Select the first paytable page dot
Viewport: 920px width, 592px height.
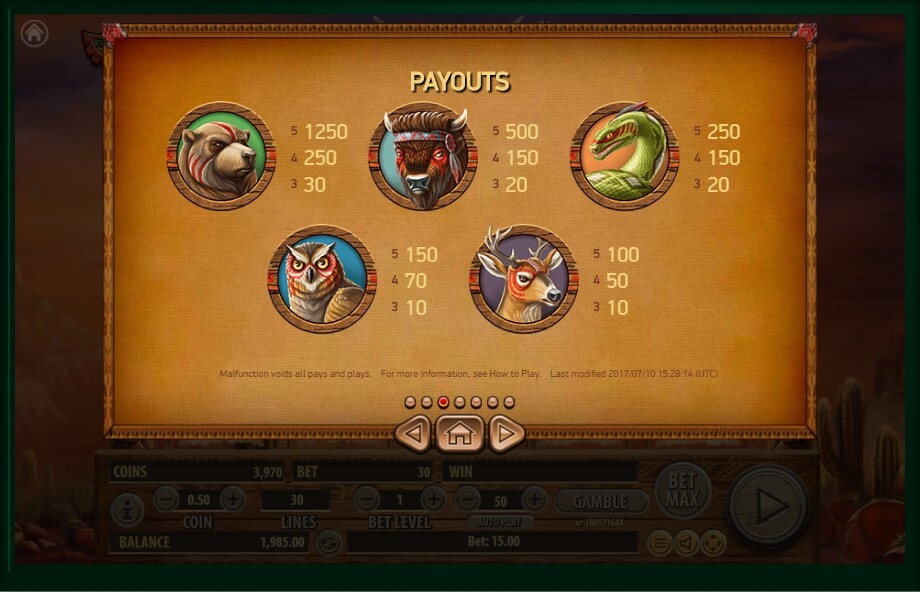coord(410,402)
